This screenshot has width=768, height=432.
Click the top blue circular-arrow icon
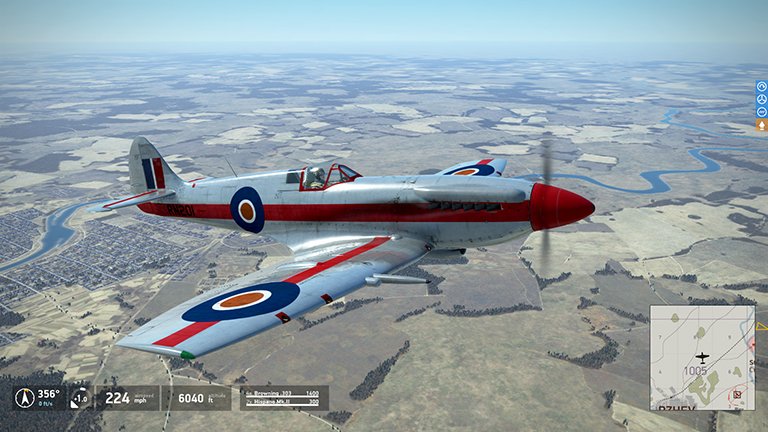tap(761, 86)
